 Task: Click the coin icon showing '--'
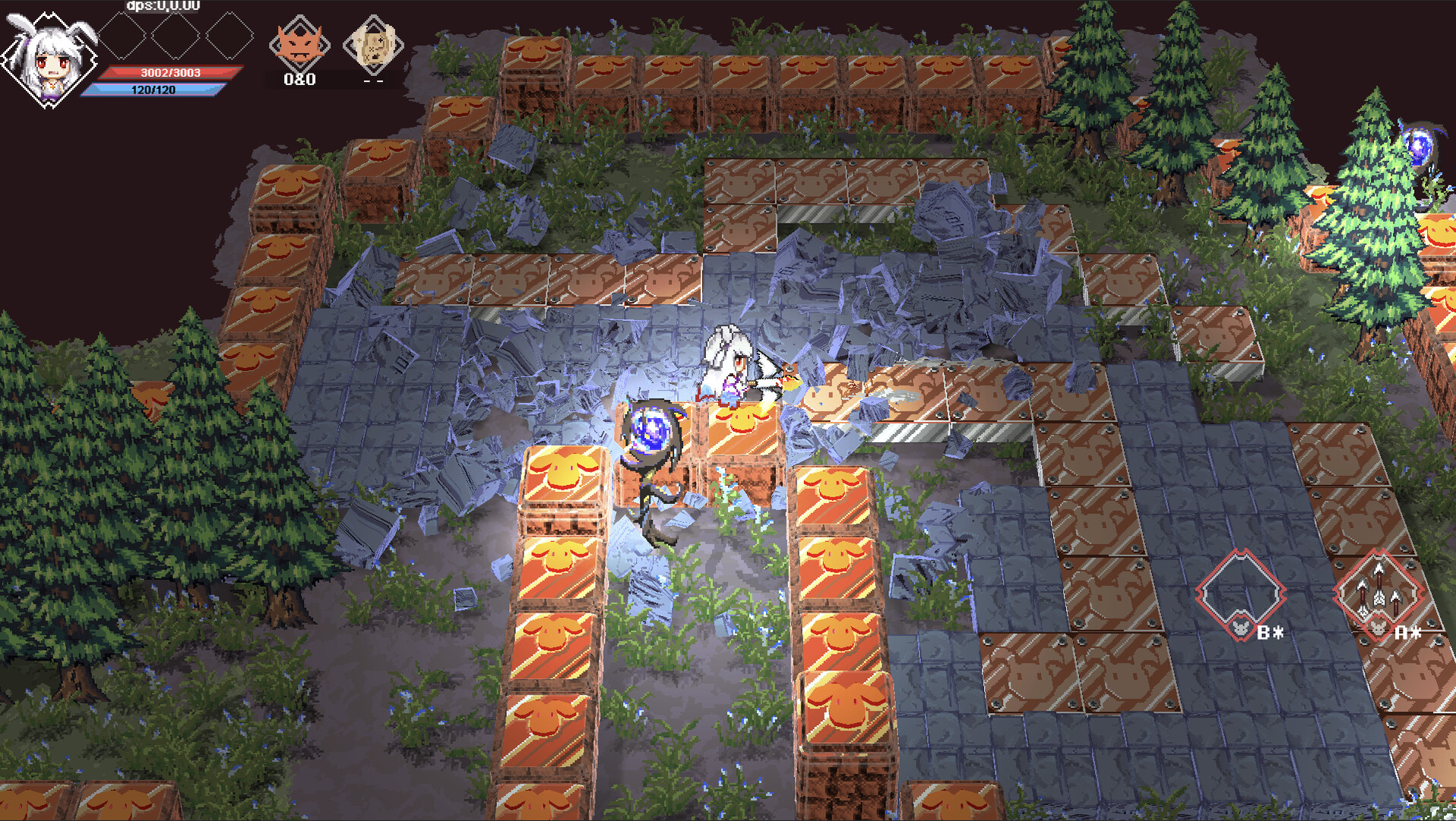(370, 47)
